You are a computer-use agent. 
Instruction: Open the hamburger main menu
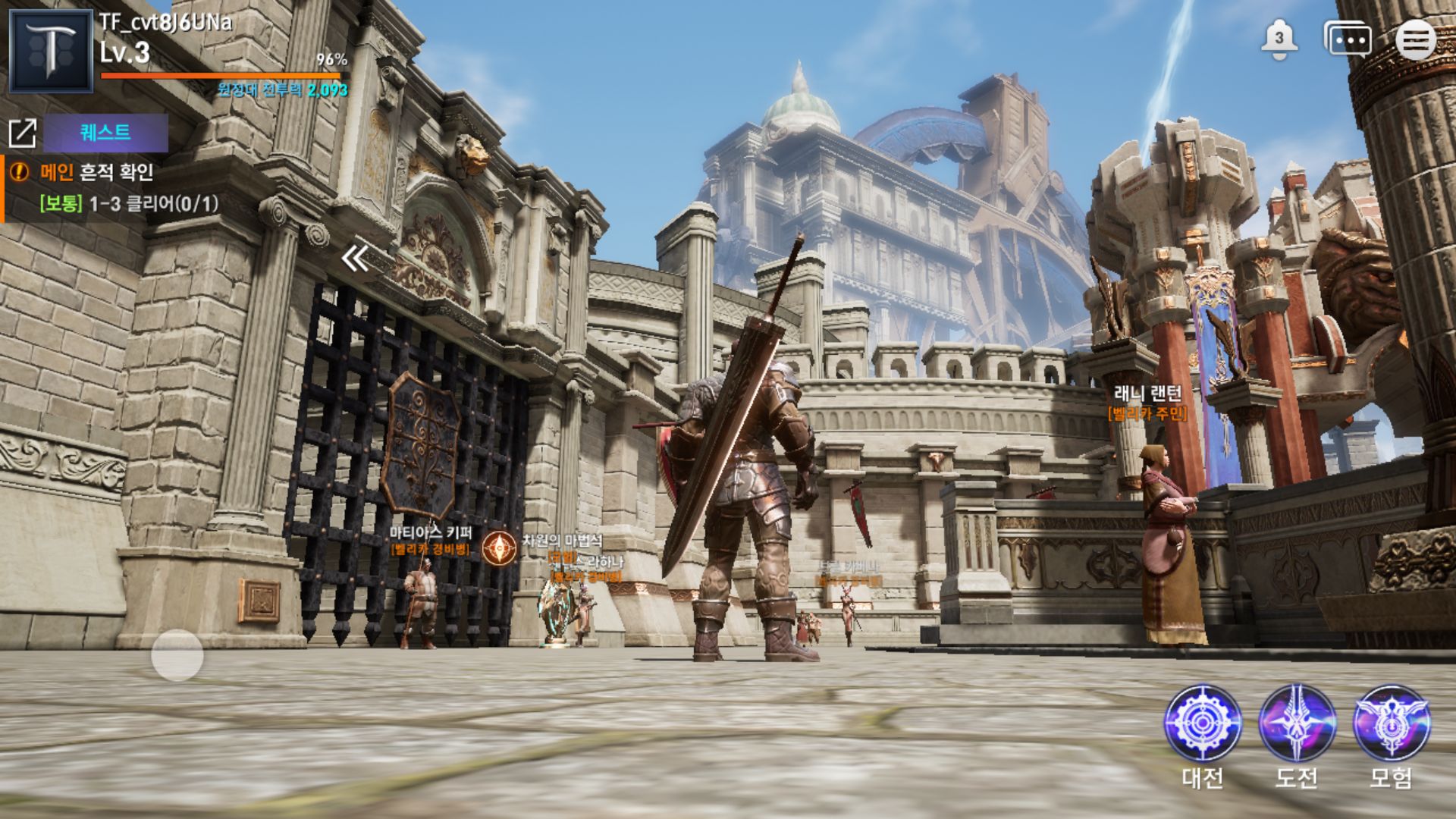[1415, 39]
